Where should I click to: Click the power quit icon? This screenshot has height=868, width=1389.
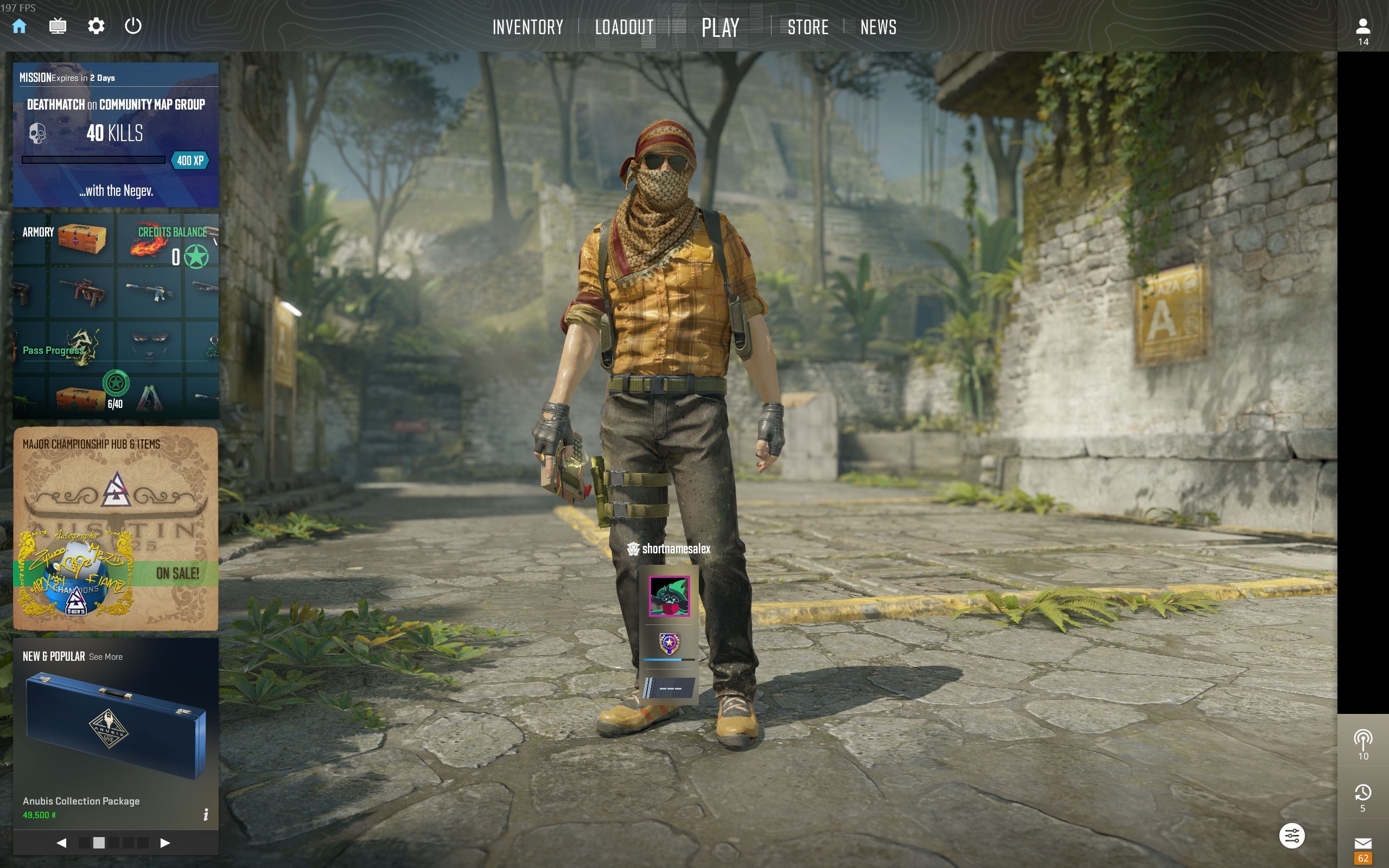[133, 26]
